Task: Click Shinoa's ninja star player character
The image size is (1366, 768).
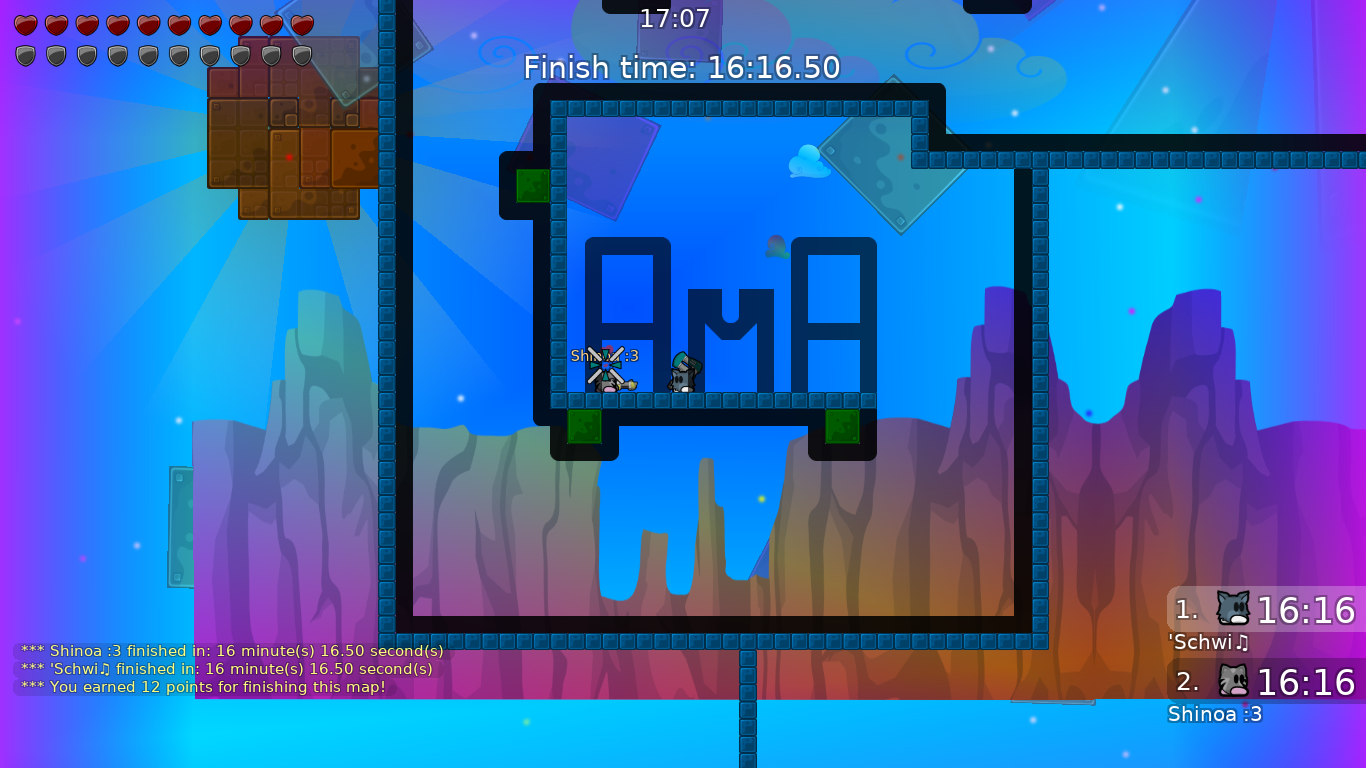Action: coord(604,372)
